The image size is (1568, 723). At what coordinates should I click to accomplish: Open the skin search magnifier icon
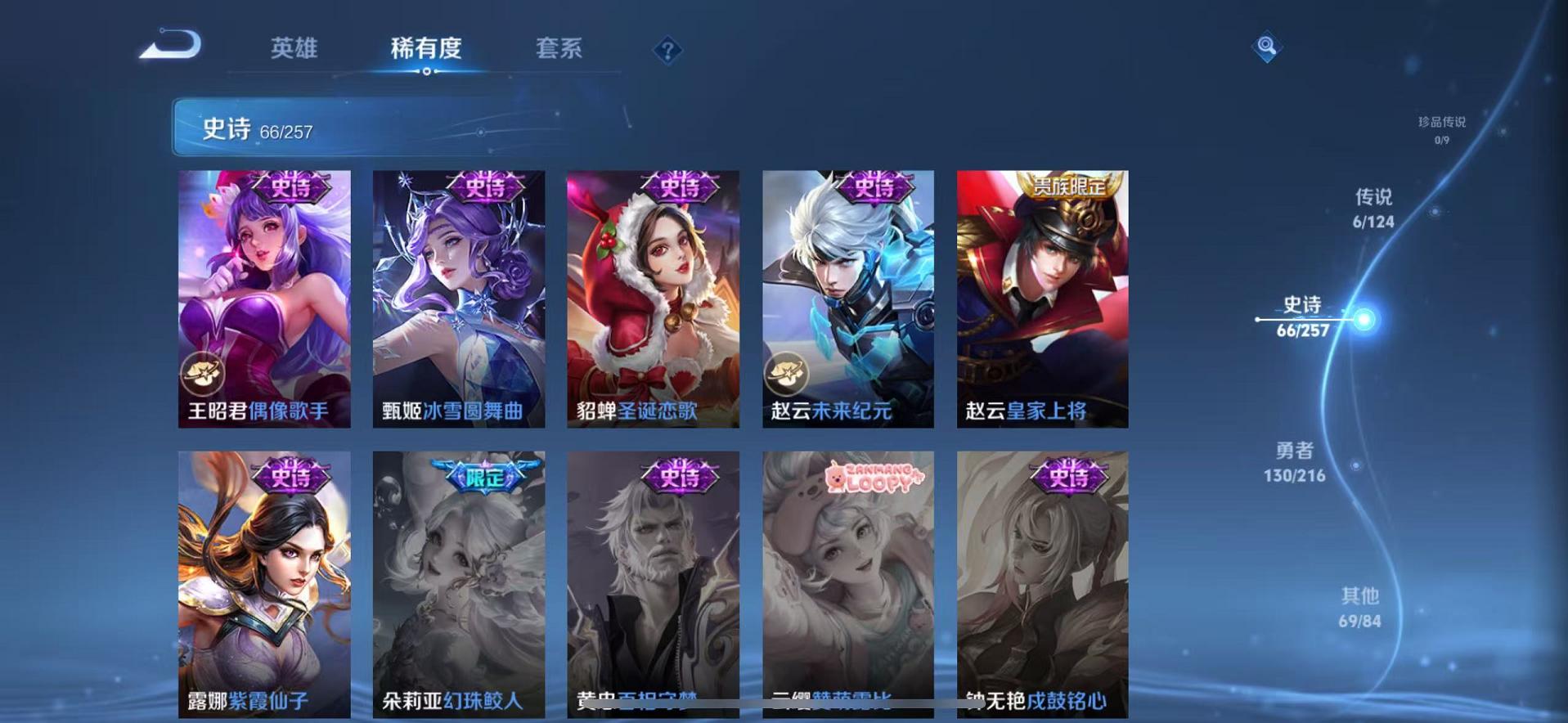tap(1266, 47)
